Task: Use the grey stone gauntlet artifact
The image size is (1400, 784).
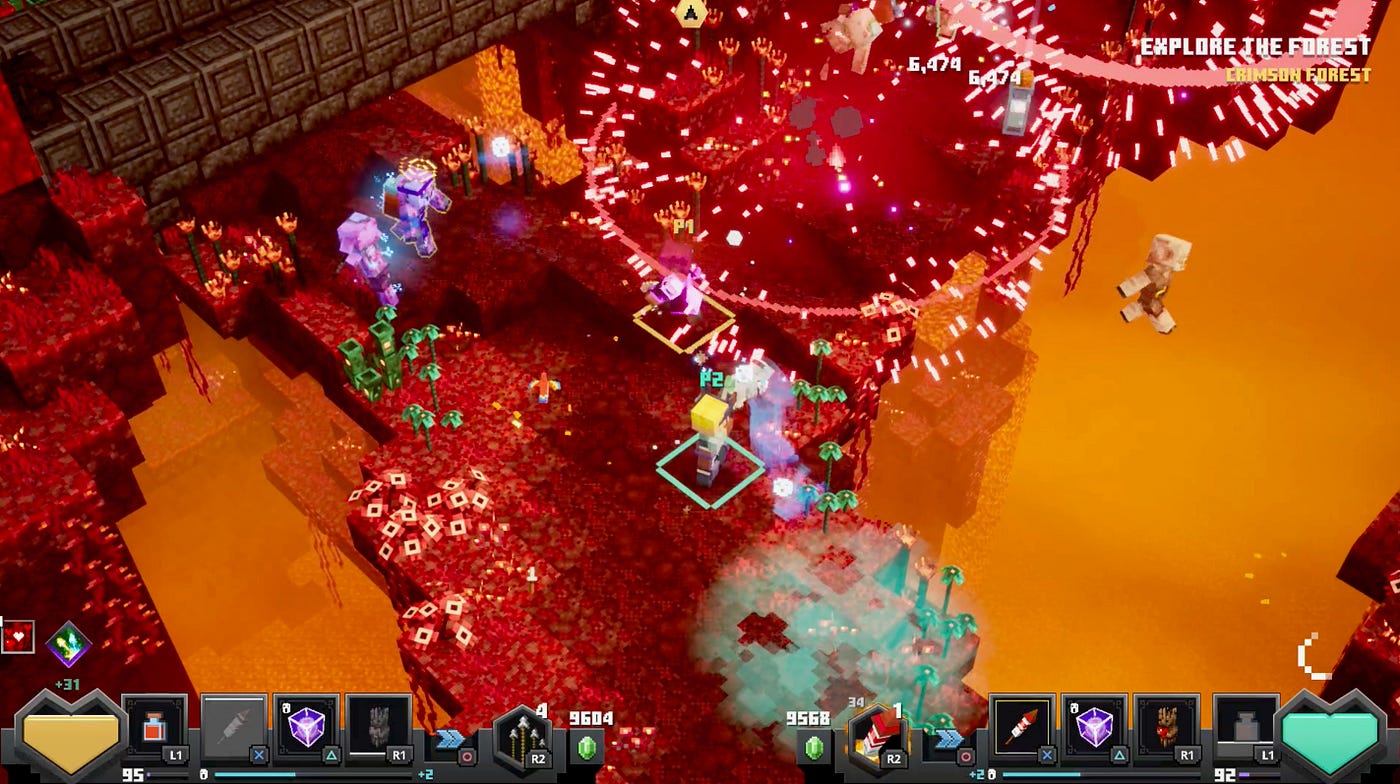Action: [379, 729]
